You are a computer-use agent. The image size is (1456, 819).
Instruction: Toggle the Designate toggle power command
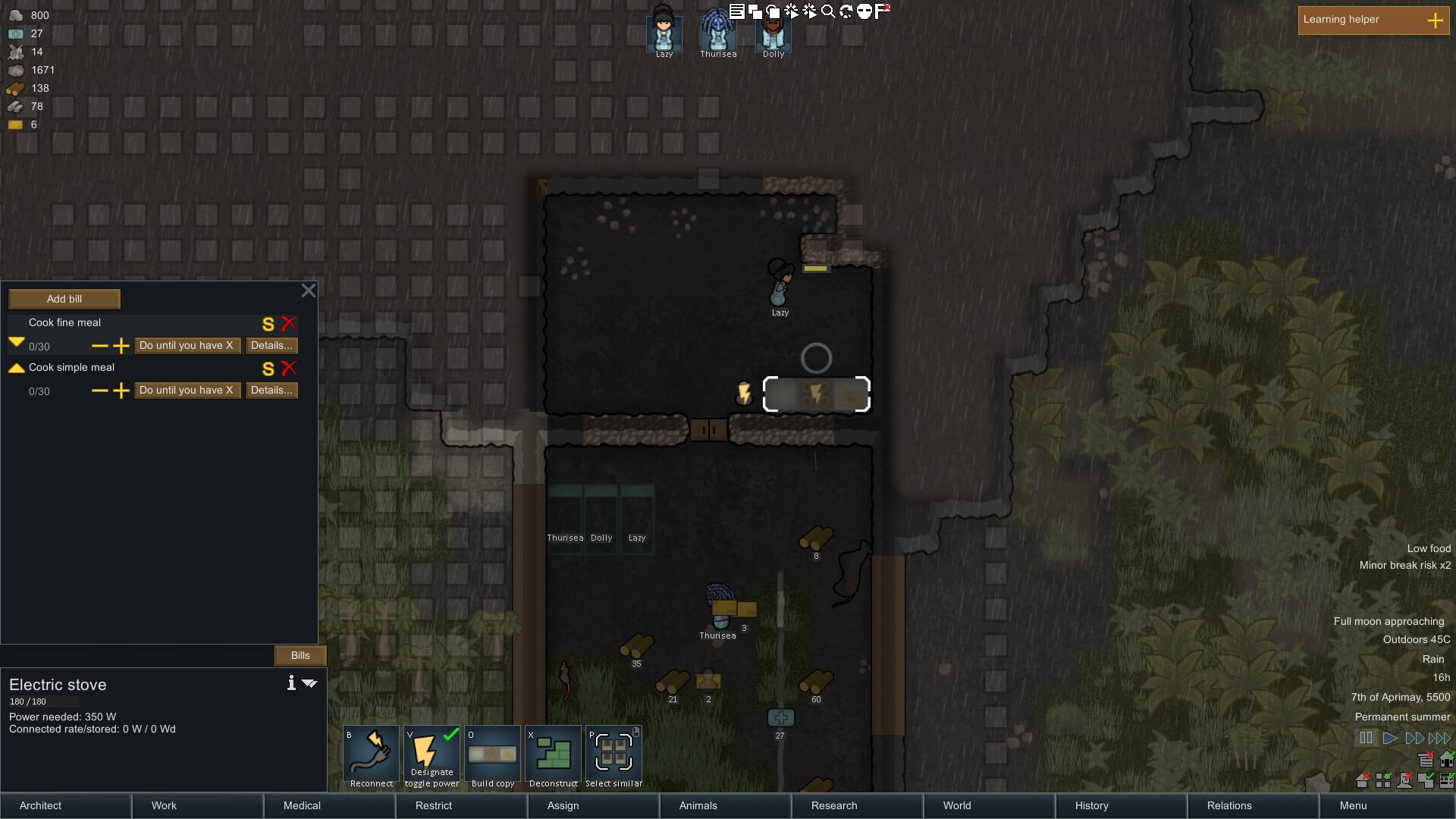click(x=431, y=756)
